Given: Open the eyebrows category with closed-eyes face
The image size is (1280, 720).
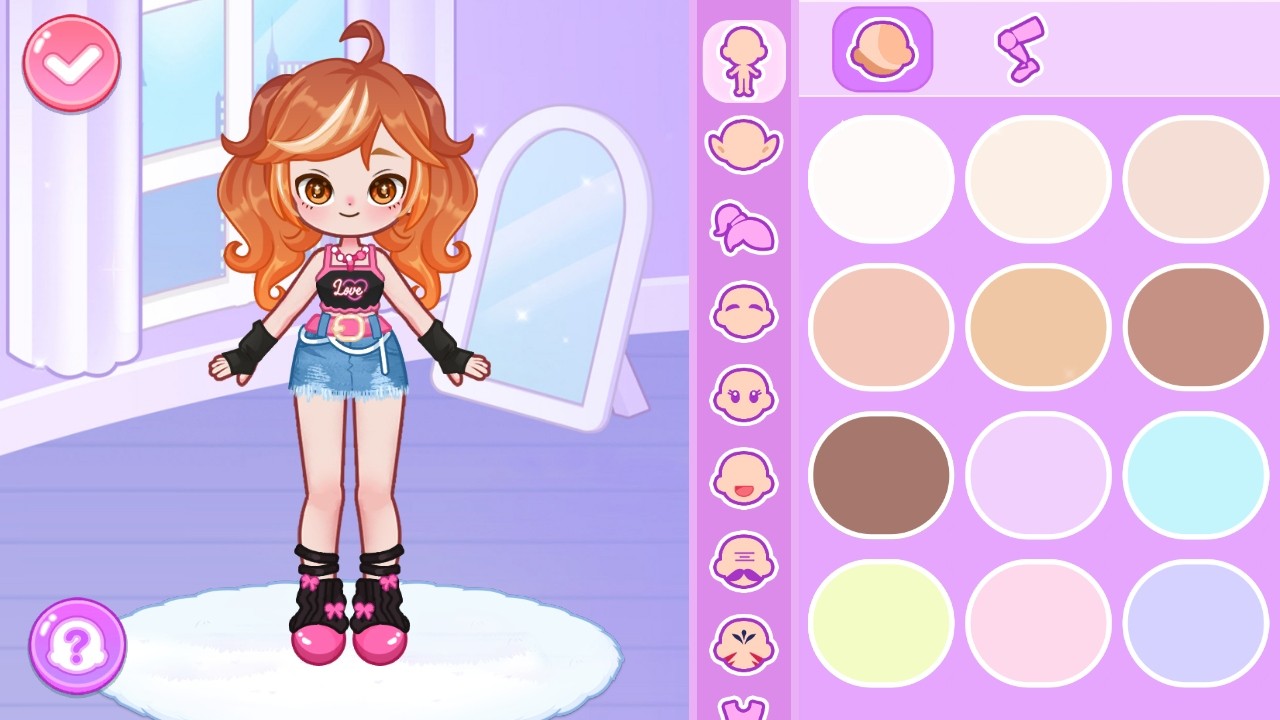Looking at the screenshot, I should tap(743, 311).
